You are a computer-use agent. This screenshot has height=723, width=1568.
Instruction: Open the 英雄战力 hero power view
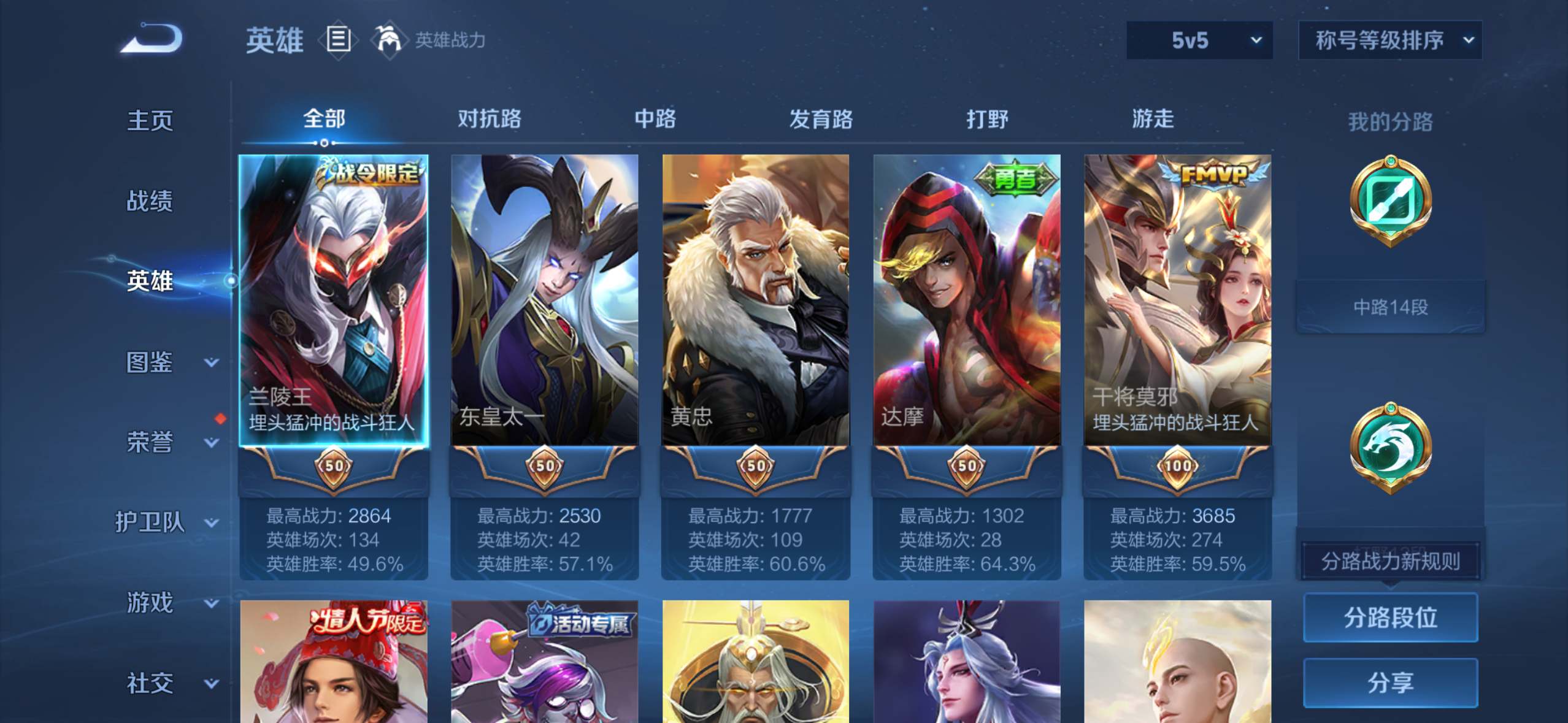pos(429,40)
